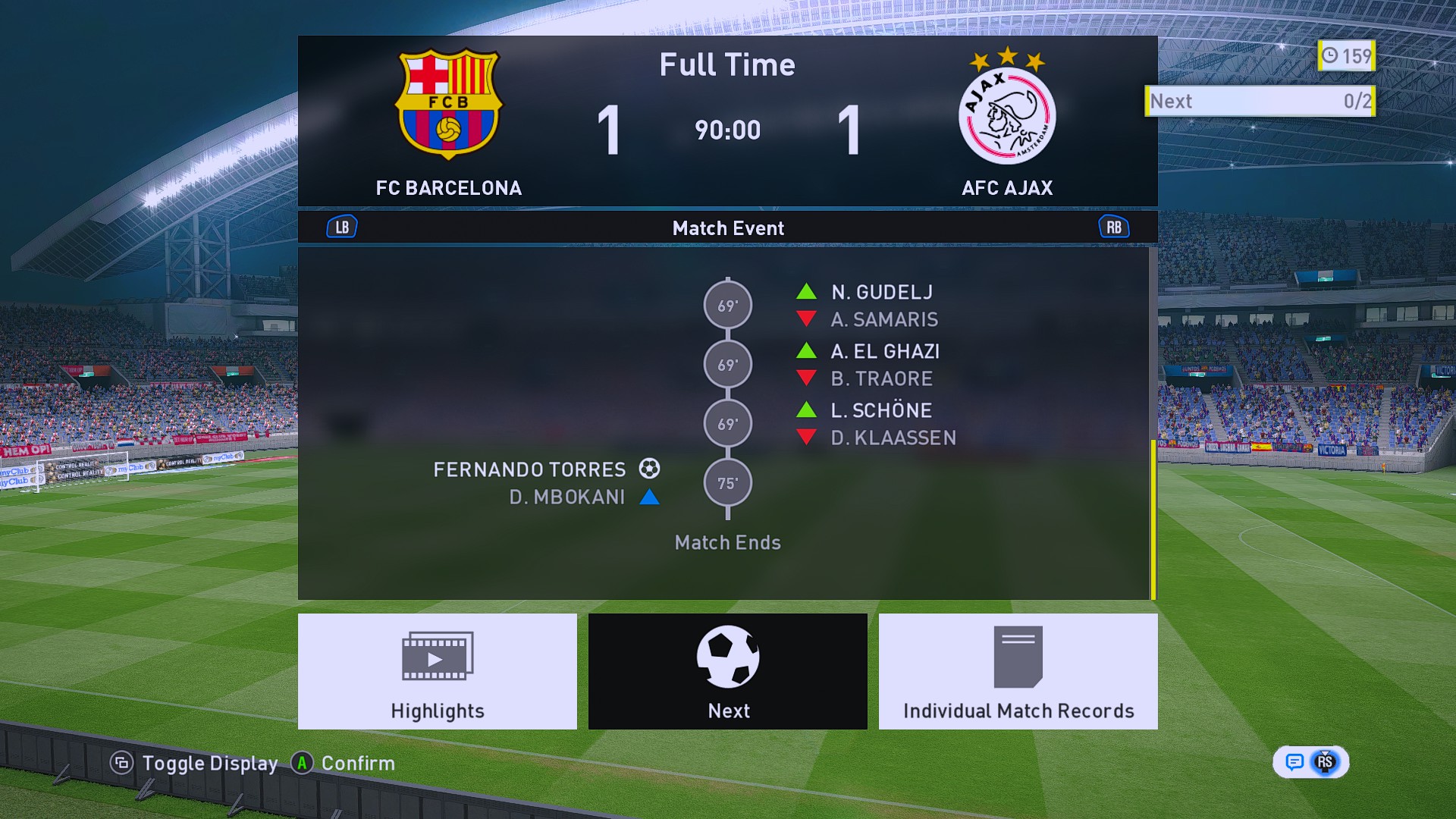Viewport: 1456px width, 819px height.
Task: Click the Match Event tab header
Action: (727, 227)
